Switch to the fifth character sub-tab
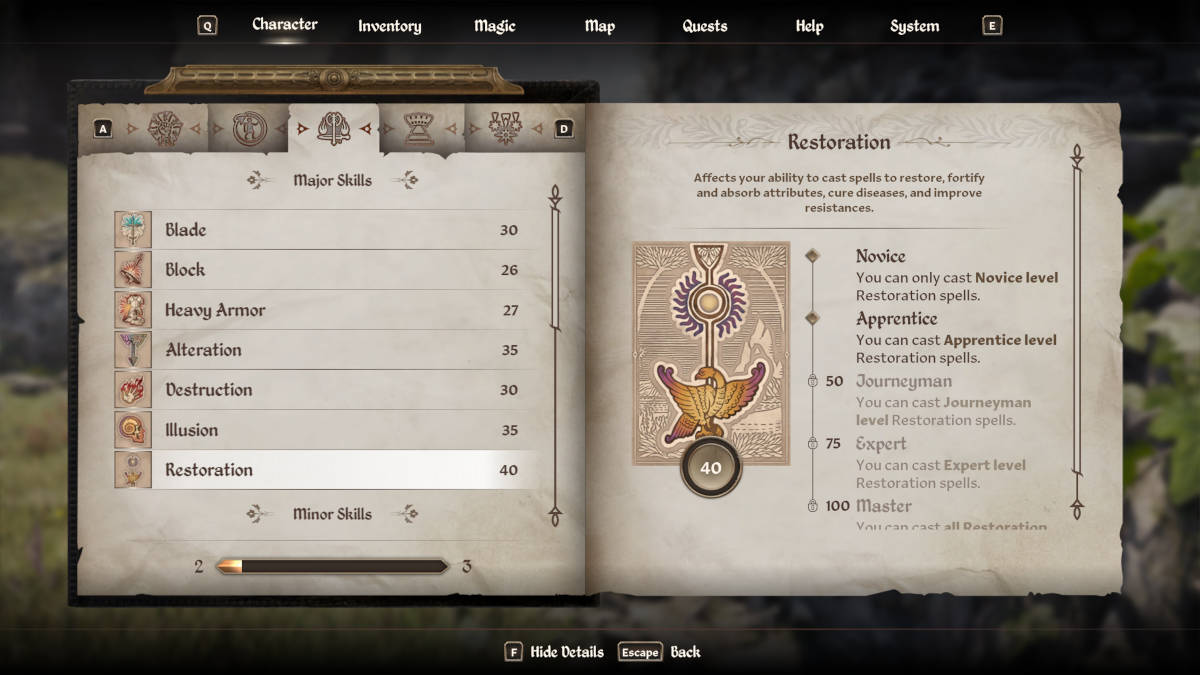This screenshot has width=1200, height=675. 505,128
